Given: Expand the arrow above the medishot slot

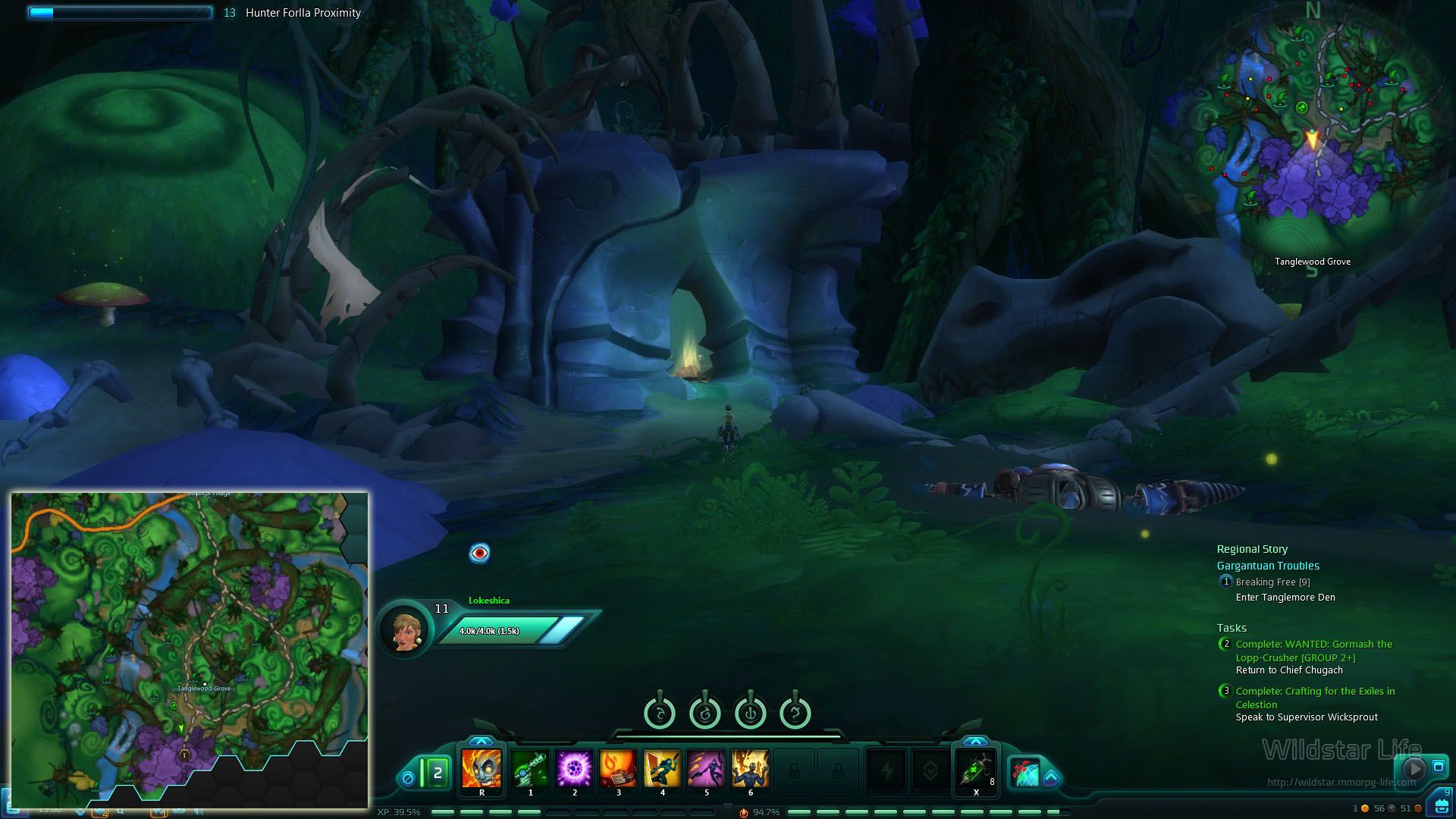Looking at the screenshot, I should click(x=975, y=741).
